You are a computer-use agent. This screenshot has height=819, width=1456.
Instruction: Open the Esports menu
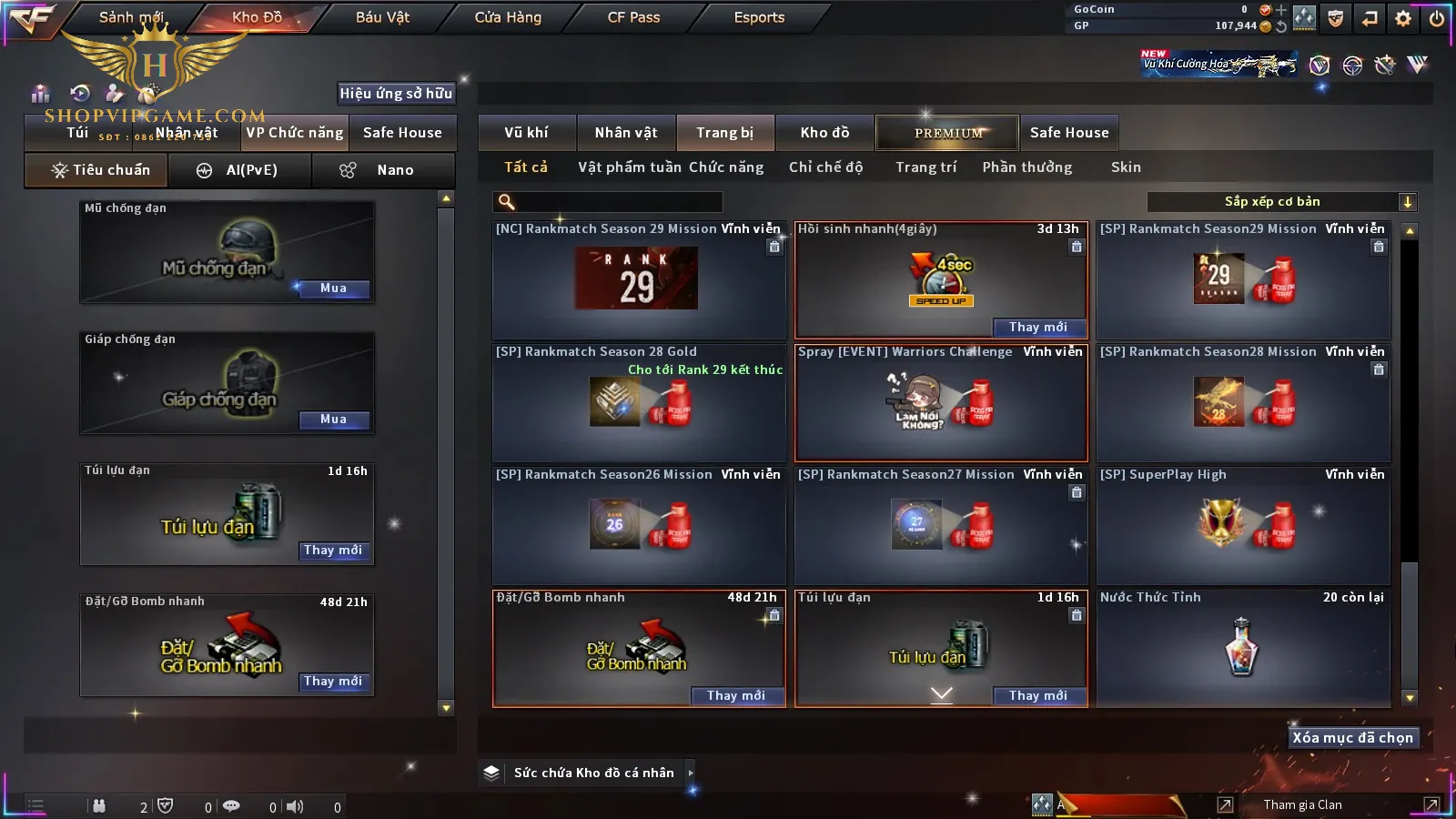coord(759,17)
